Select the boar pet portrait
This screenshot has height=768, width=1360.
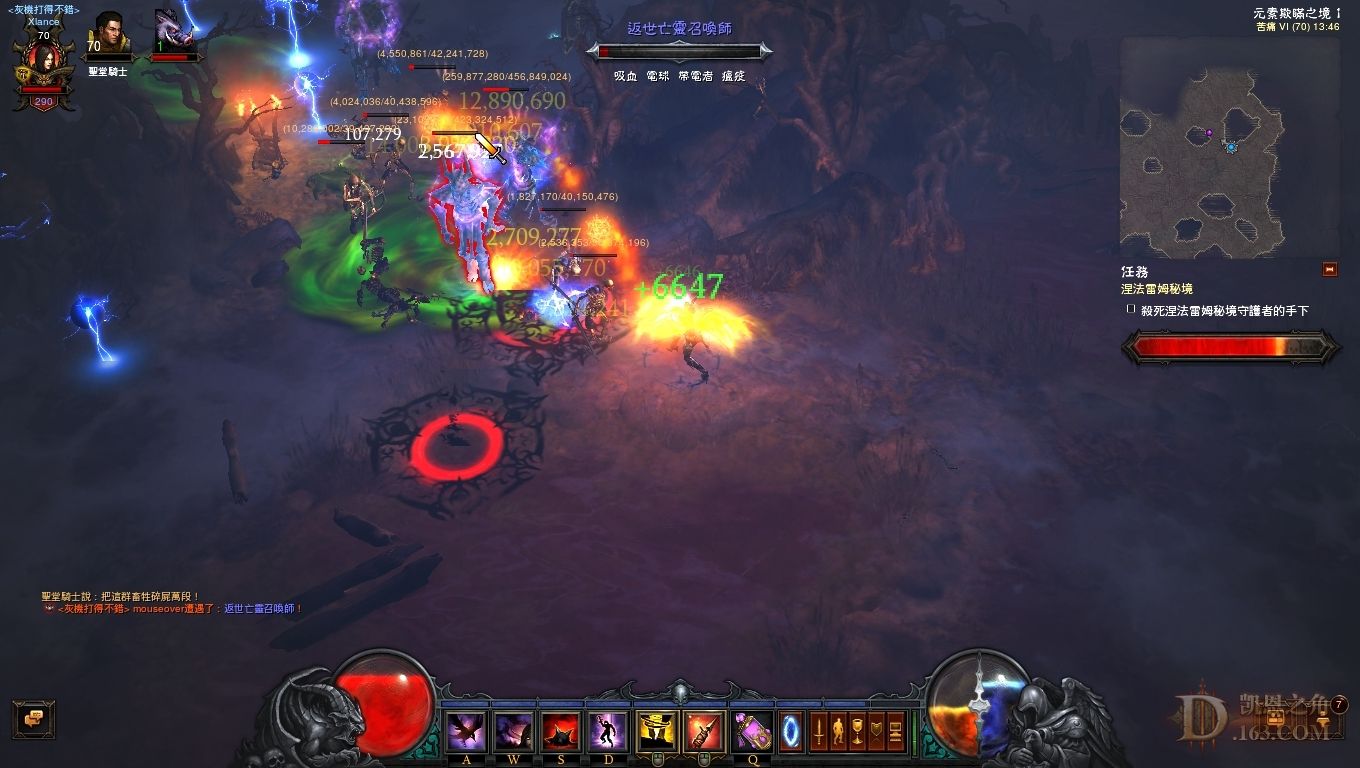click(x=174, y=33)
